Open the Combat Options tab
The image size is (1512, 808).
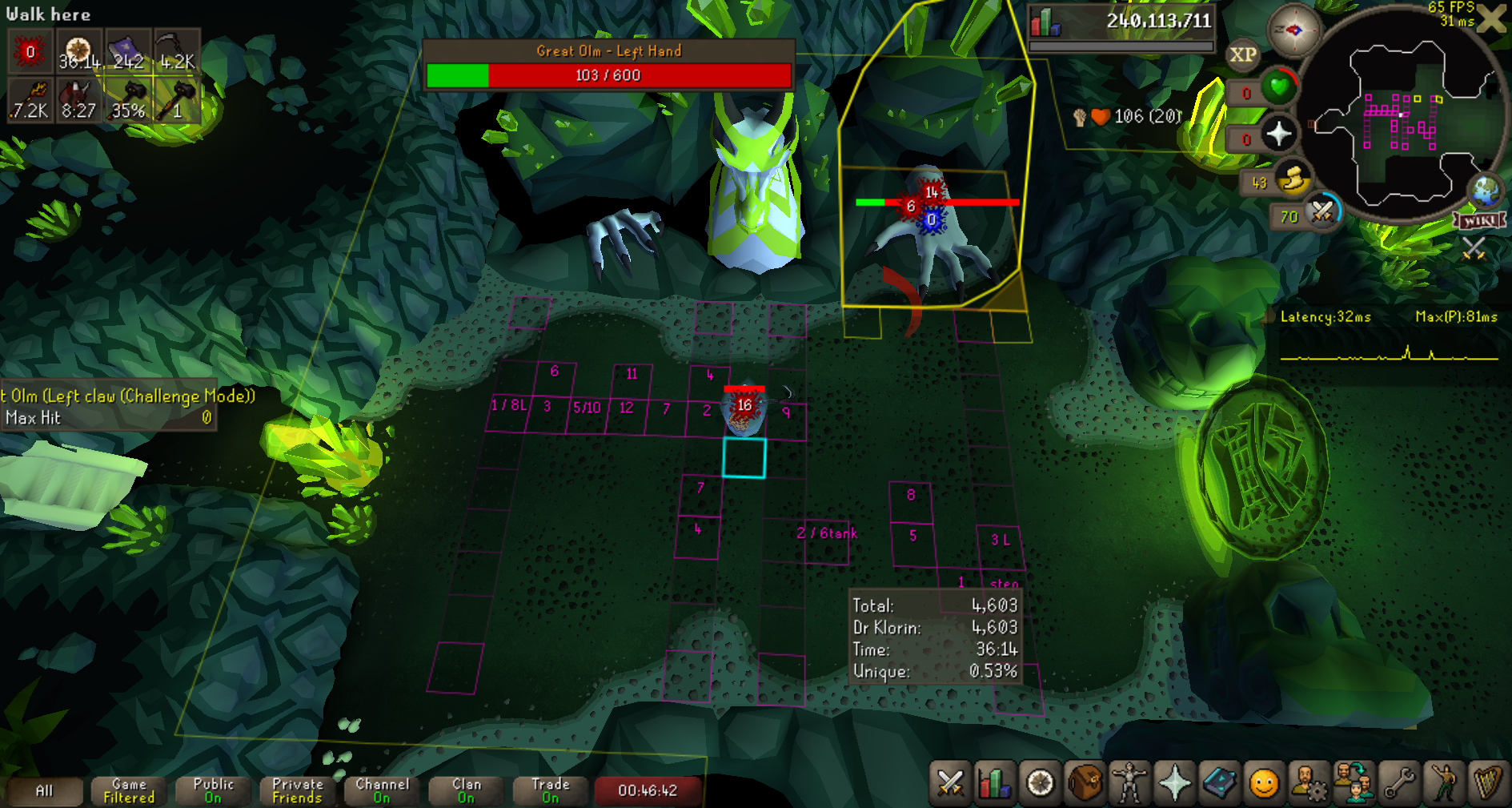pyautogui.click(x=950, y=782)
